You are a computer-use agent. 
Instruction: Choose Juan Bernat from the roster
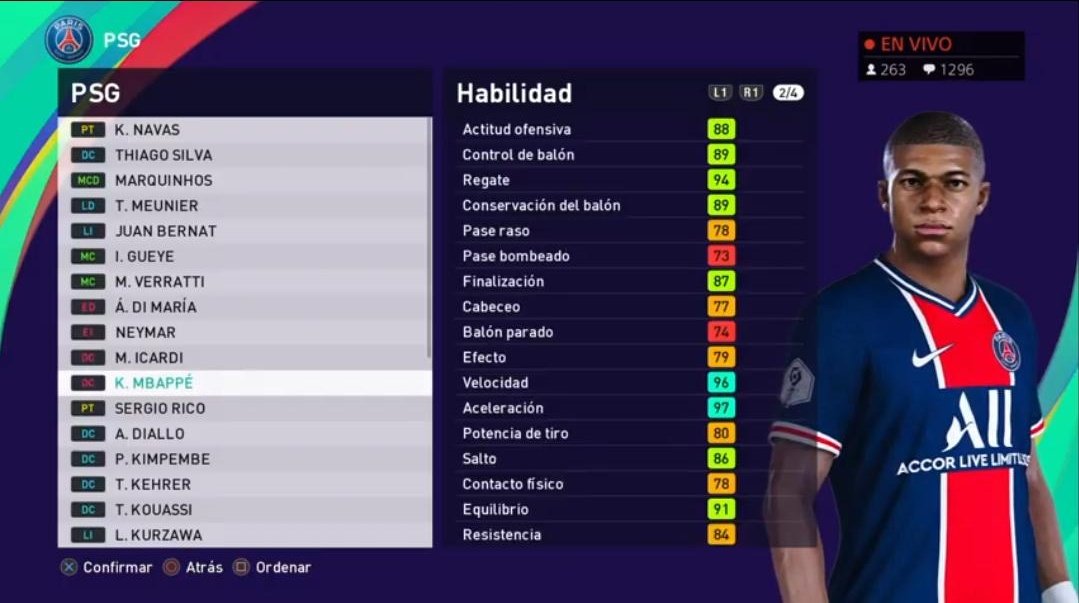pos(245,231)
